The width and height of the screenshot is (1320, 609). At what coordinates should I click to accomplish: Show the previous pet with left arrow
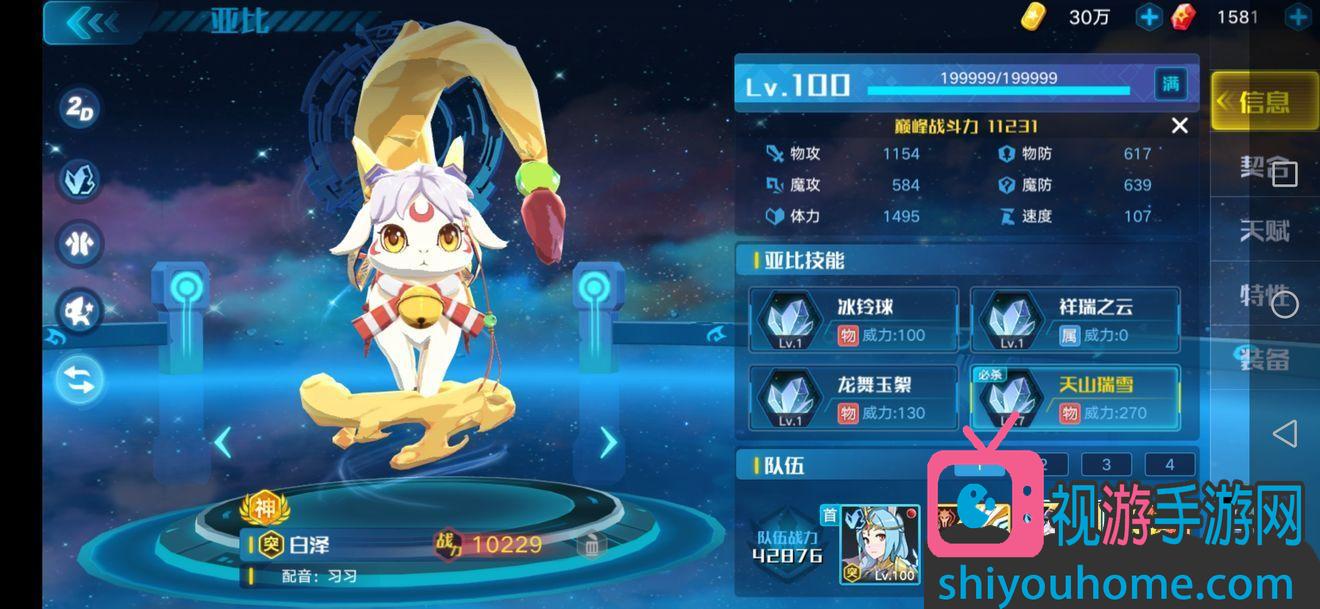tap(223, 441)
